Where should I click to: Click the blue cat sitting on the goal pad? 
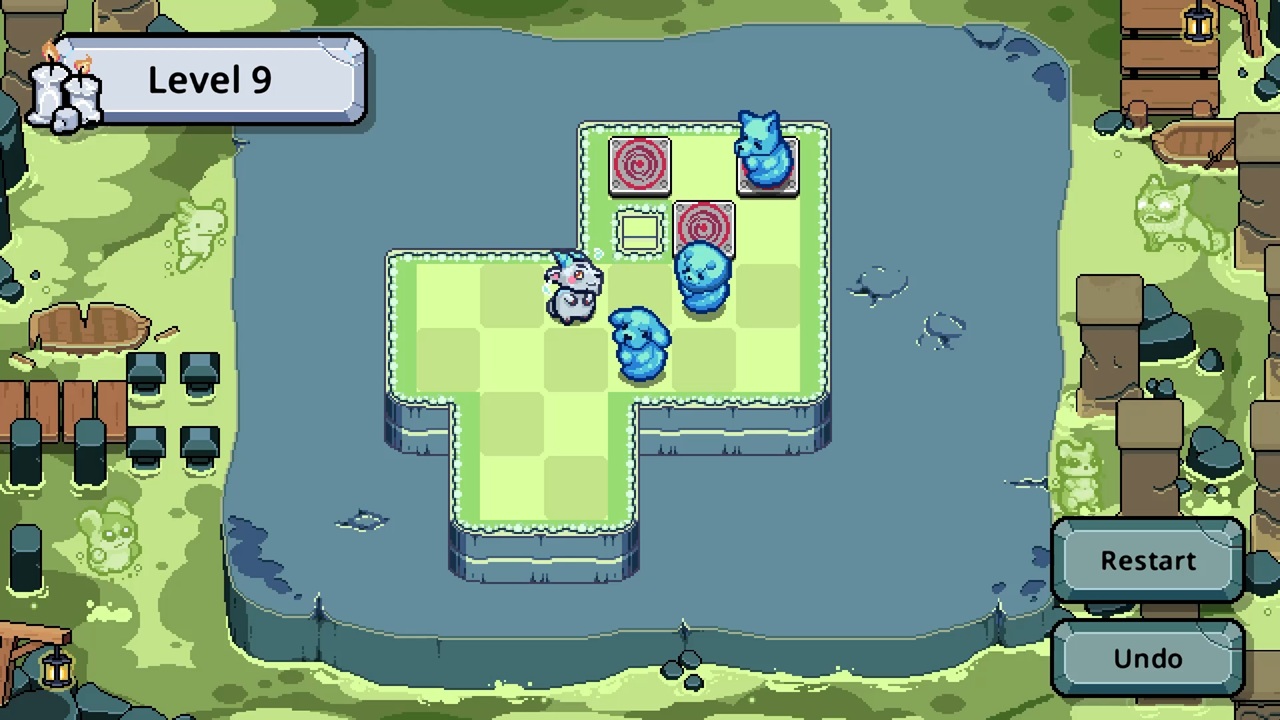click(766, 155)
